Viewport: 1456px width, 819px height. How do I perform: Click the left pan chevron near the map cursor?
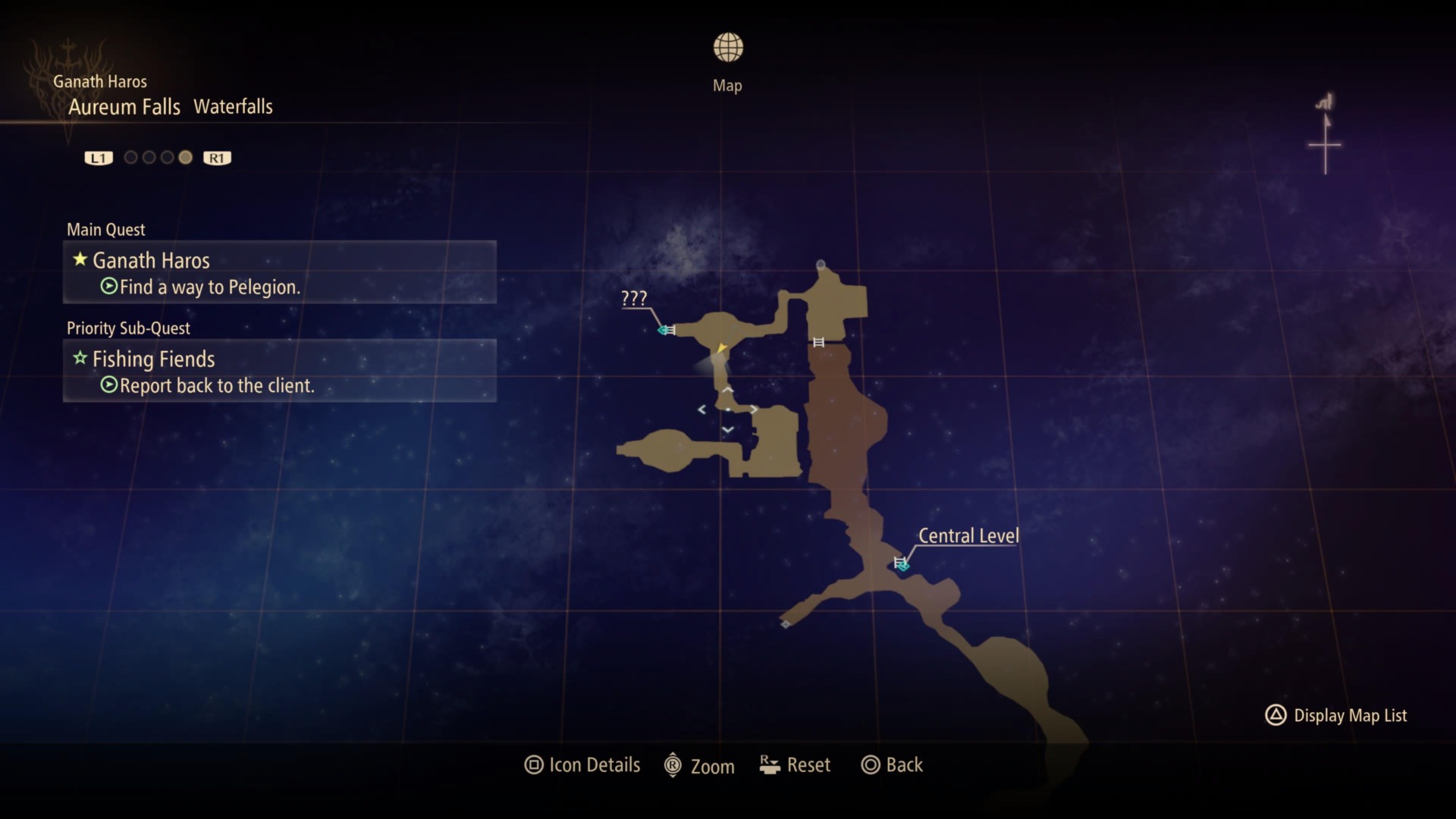pos(701,409)
